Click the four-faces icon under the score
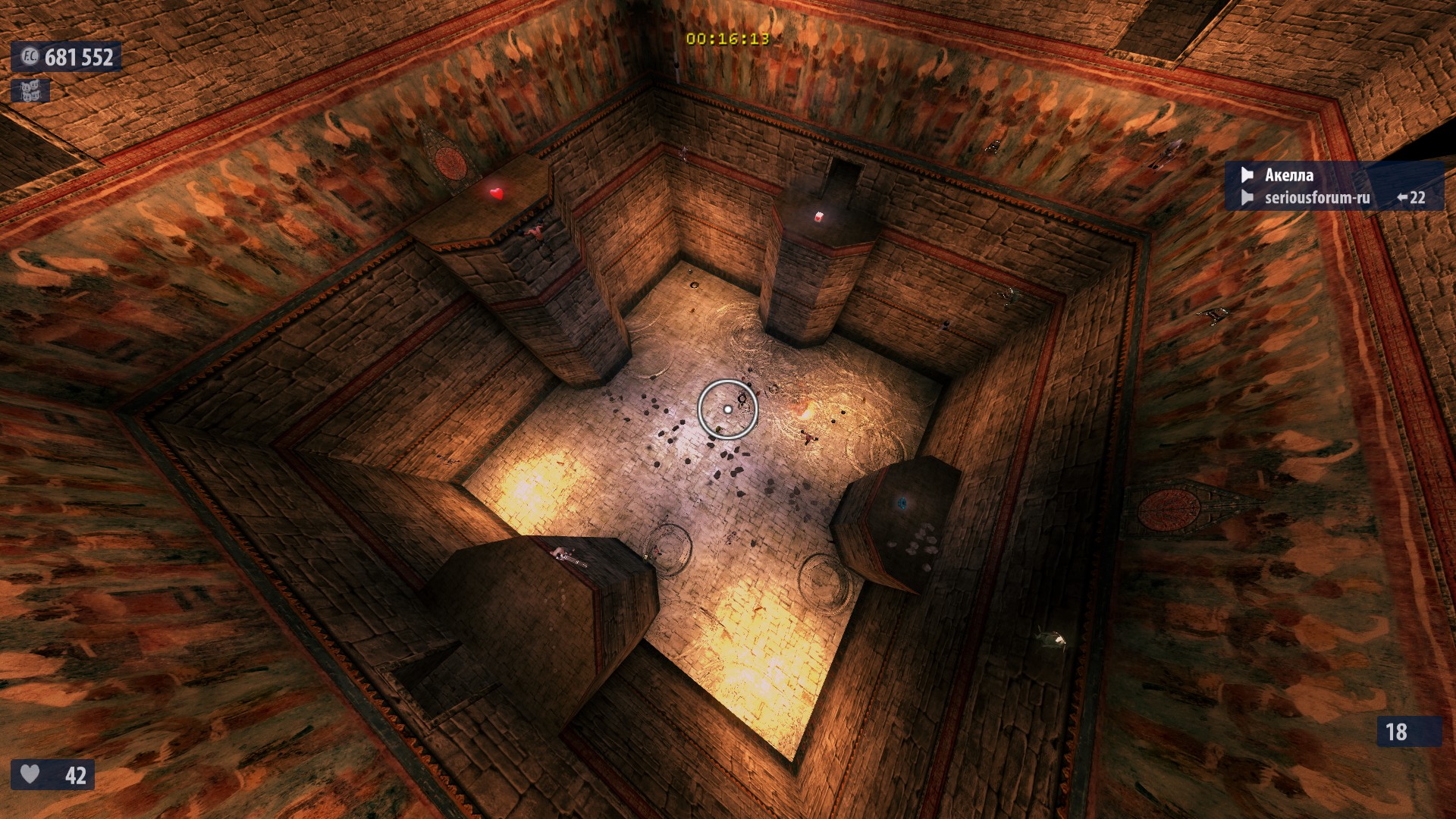This screenshot has width=1456, height=819. coord(30,91)
